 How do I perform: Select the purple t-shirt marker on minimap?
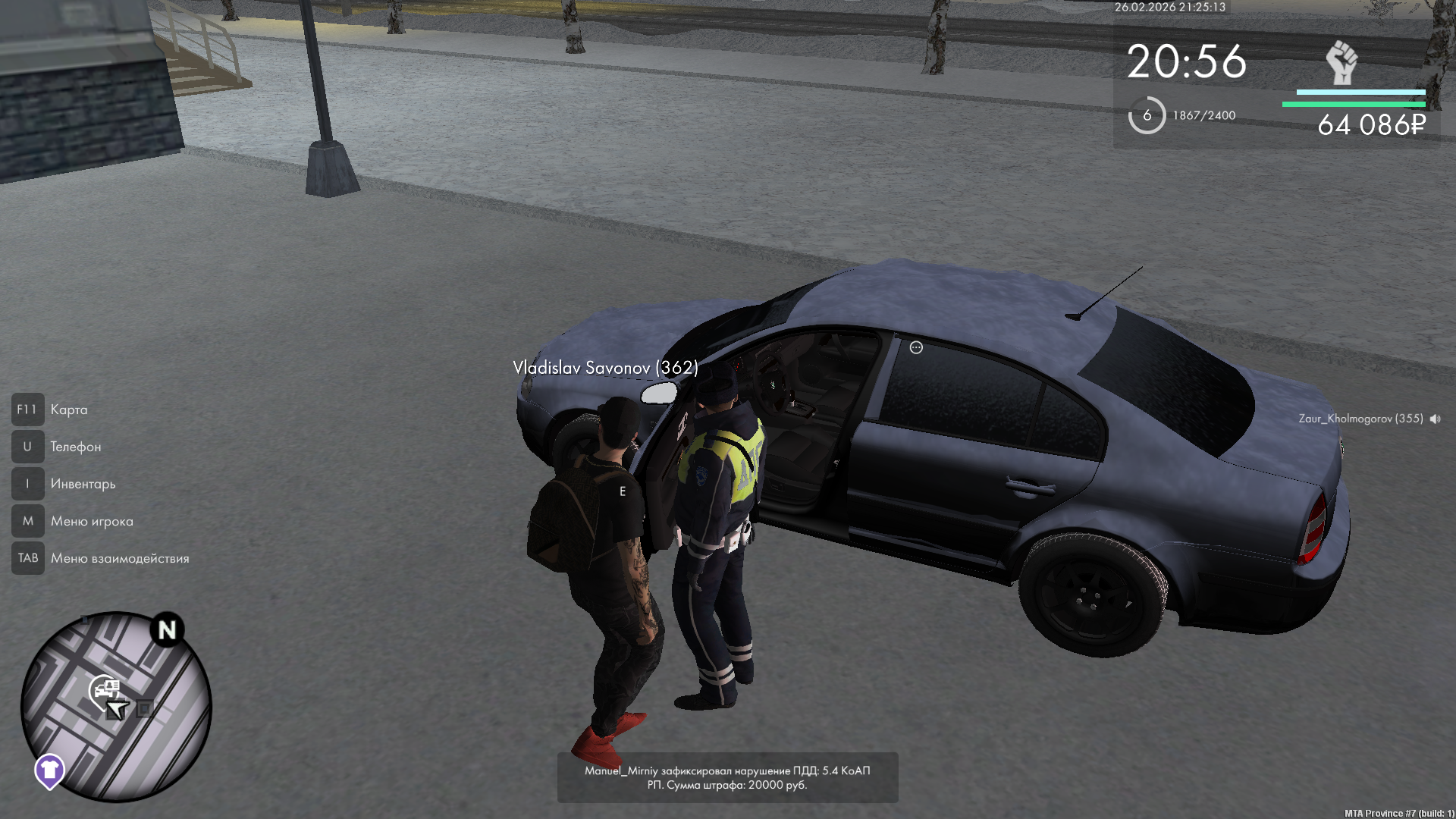[50, 770]
